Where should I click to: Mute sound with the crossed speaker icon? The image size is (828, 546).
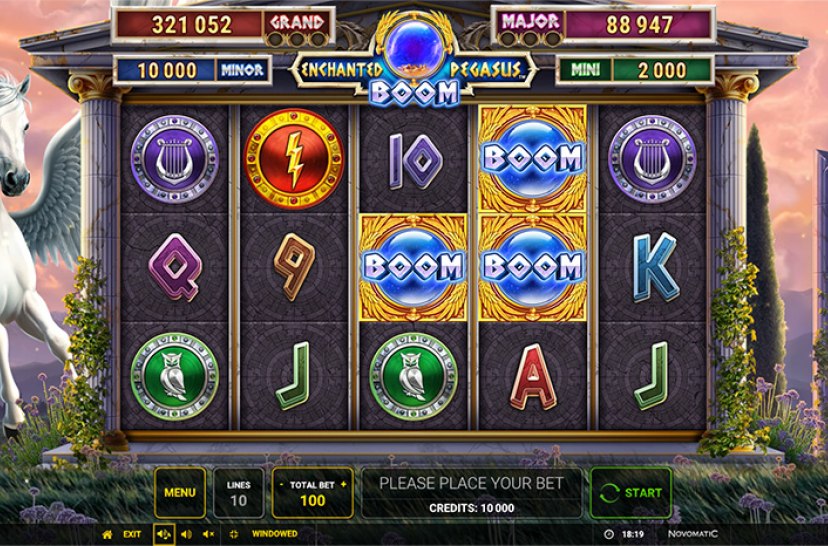click(x=208, y=534)
